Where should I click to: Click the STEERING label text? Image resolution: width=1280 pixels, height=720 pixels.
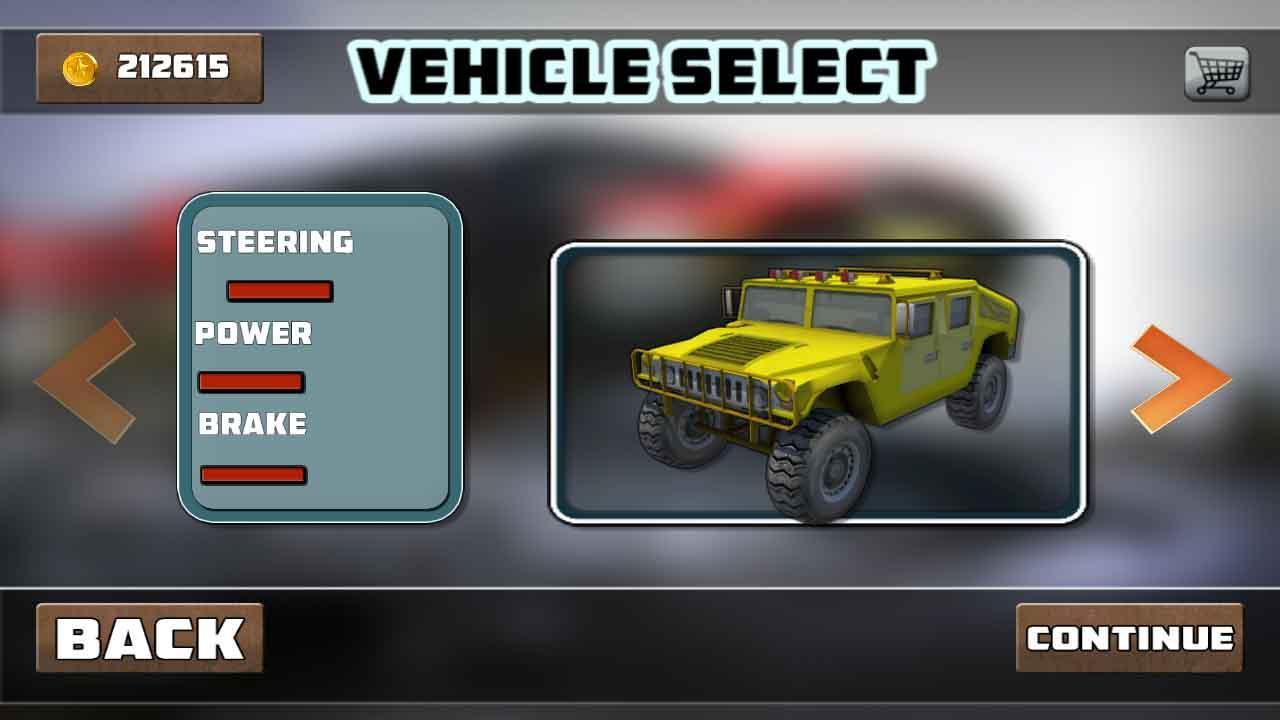coord(276,243)
